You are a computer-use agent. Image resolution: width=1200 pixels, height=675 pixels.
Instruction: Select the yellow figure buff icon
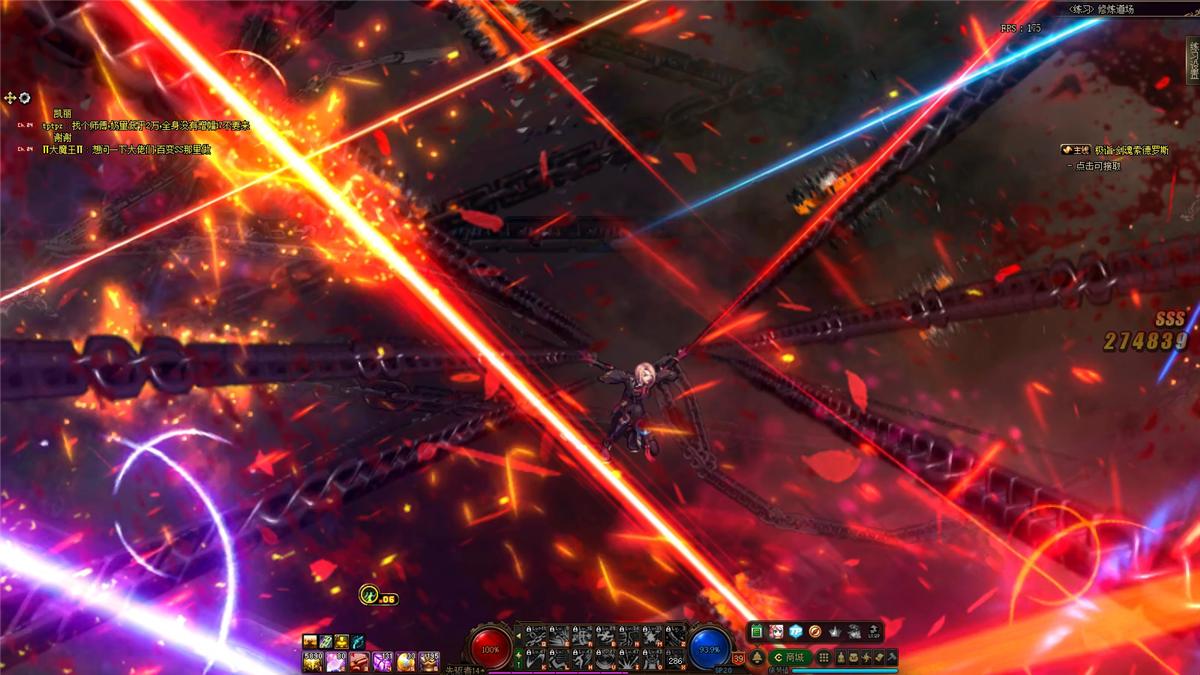[x=341, y=641]
